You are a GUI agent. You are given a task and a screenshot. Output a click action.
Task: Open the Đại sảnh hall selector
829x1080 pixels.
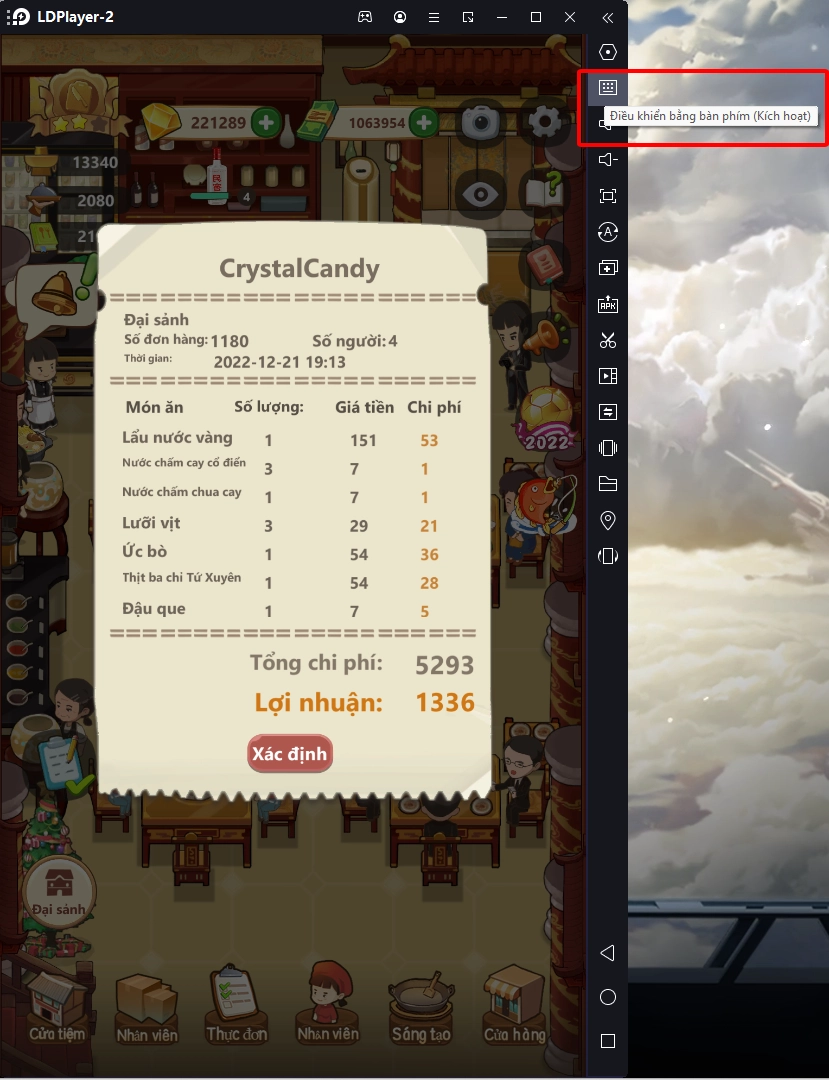tap(59, 890)
